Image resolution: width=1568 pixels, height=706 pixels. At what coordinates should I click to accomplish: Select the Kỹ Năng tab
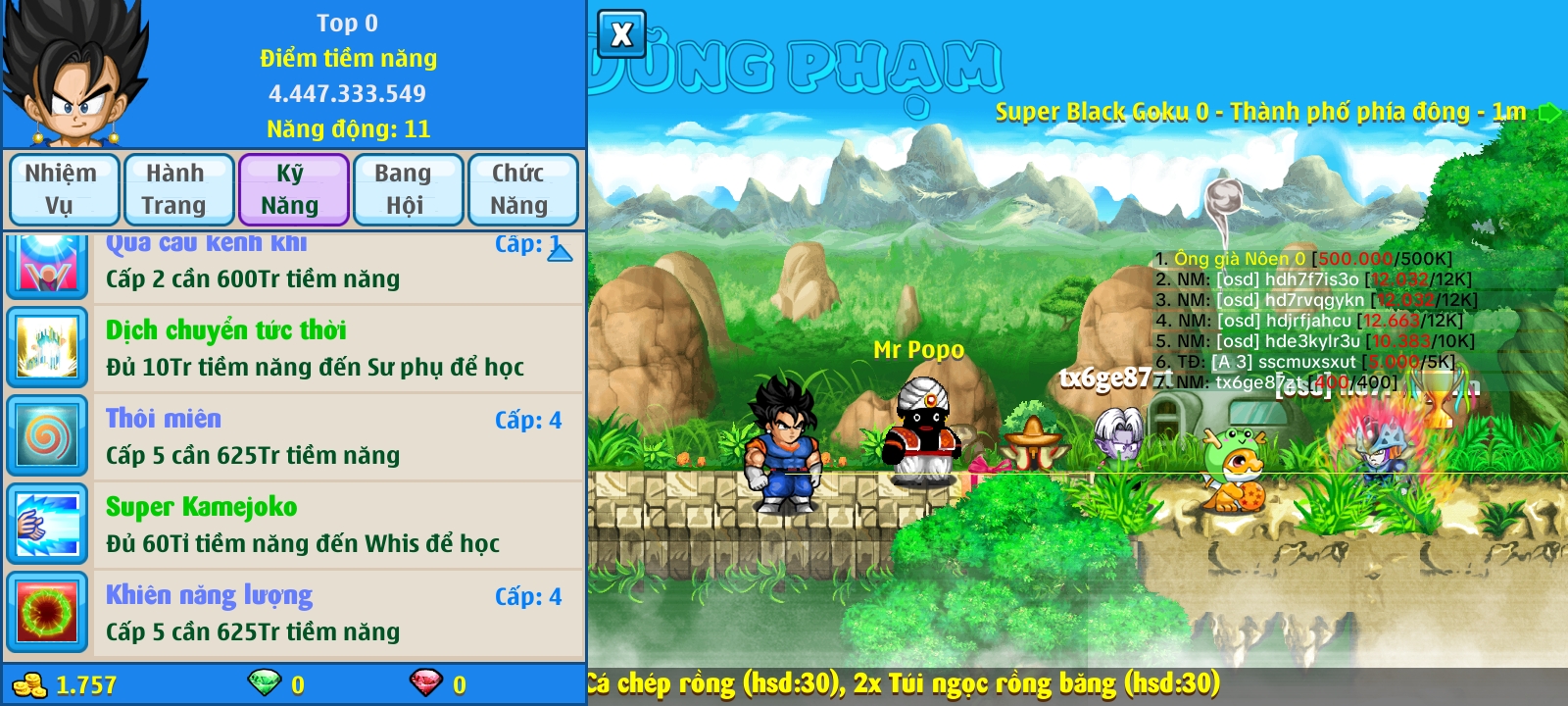click(x=291, y=189)
